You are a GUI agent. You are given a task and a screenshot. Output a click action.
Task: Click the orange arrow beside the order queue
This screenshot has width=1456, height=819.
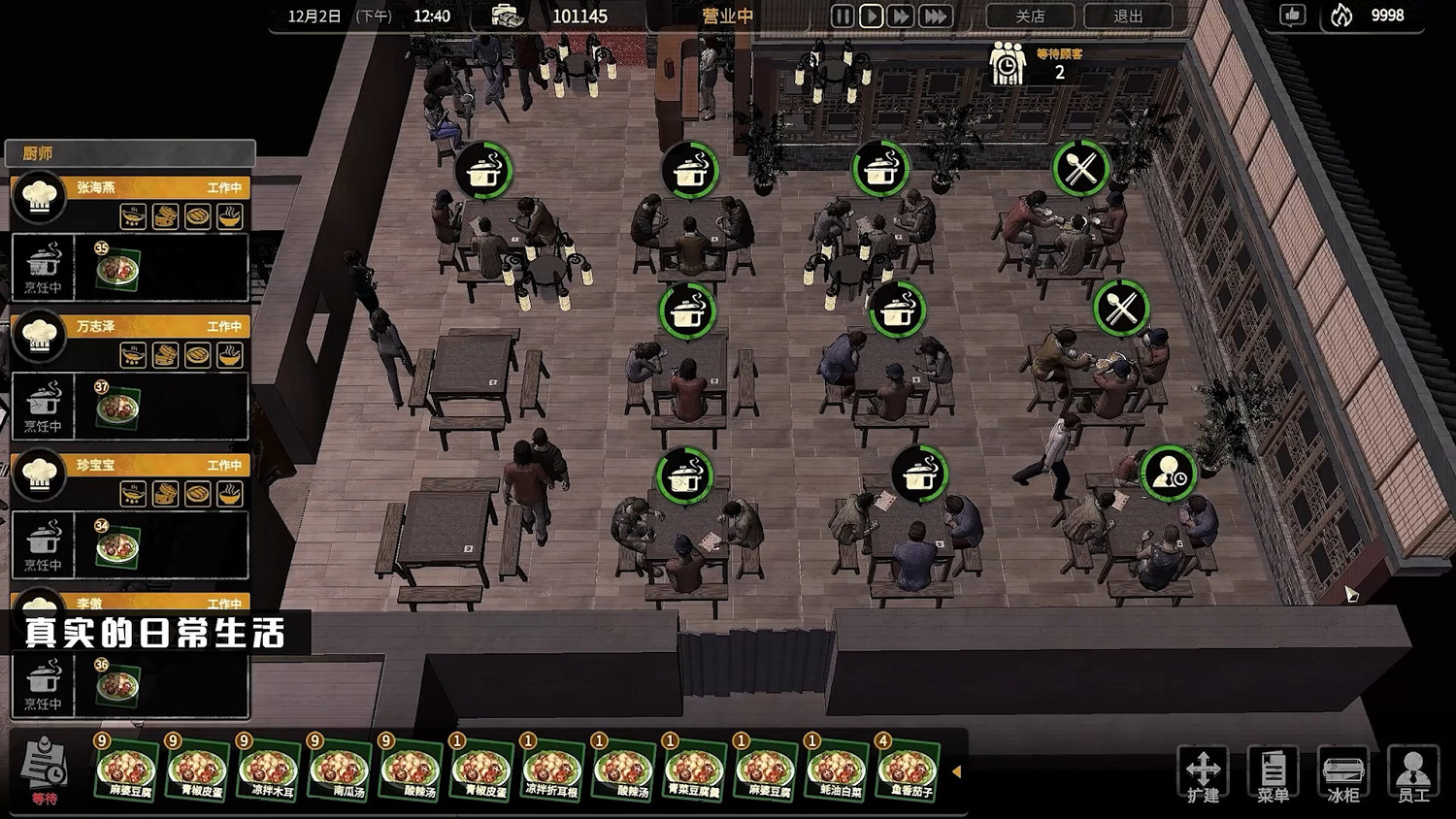point(956,771)
